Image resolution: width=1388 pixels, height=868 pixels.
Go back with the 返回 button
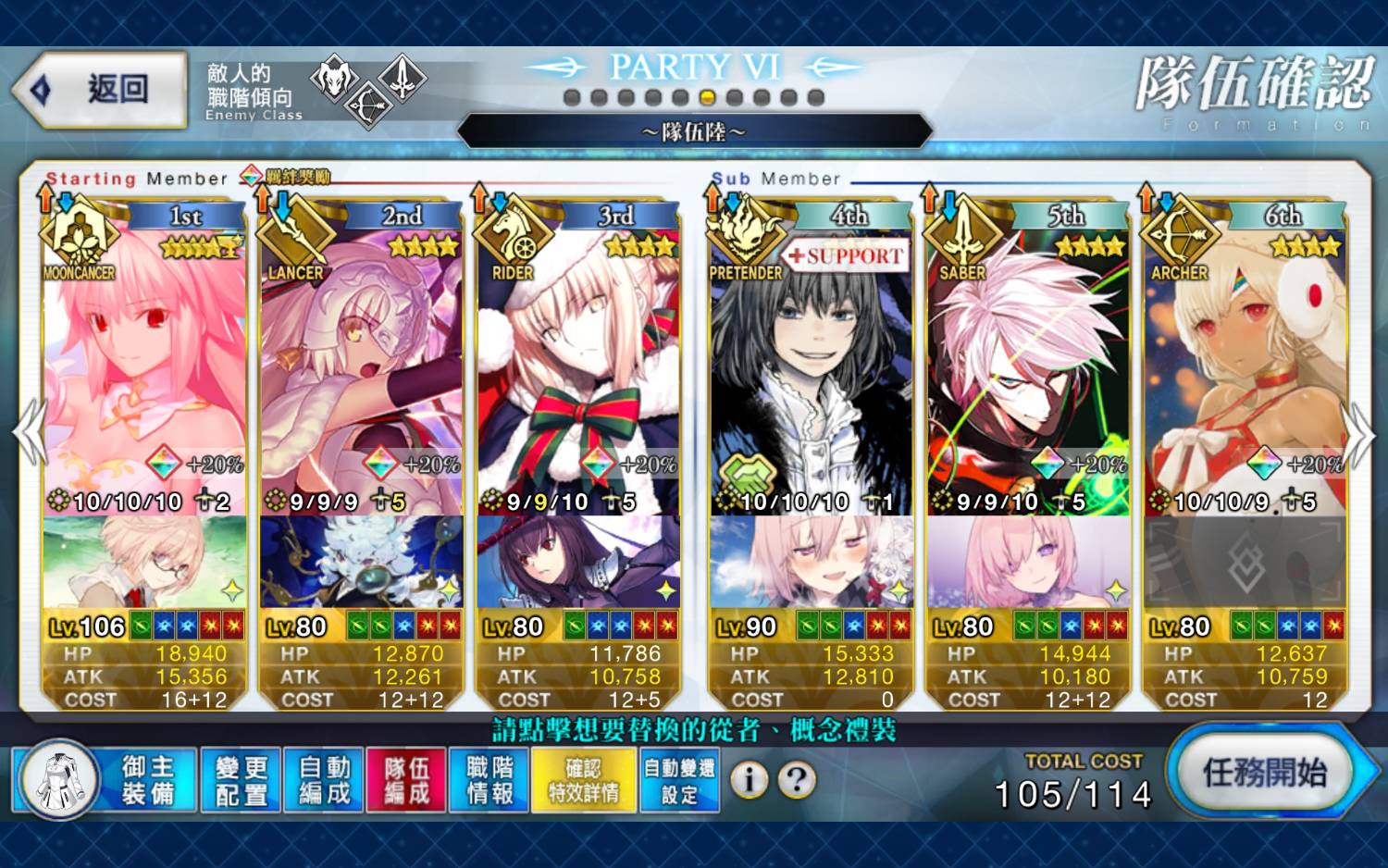pos(102,90)
